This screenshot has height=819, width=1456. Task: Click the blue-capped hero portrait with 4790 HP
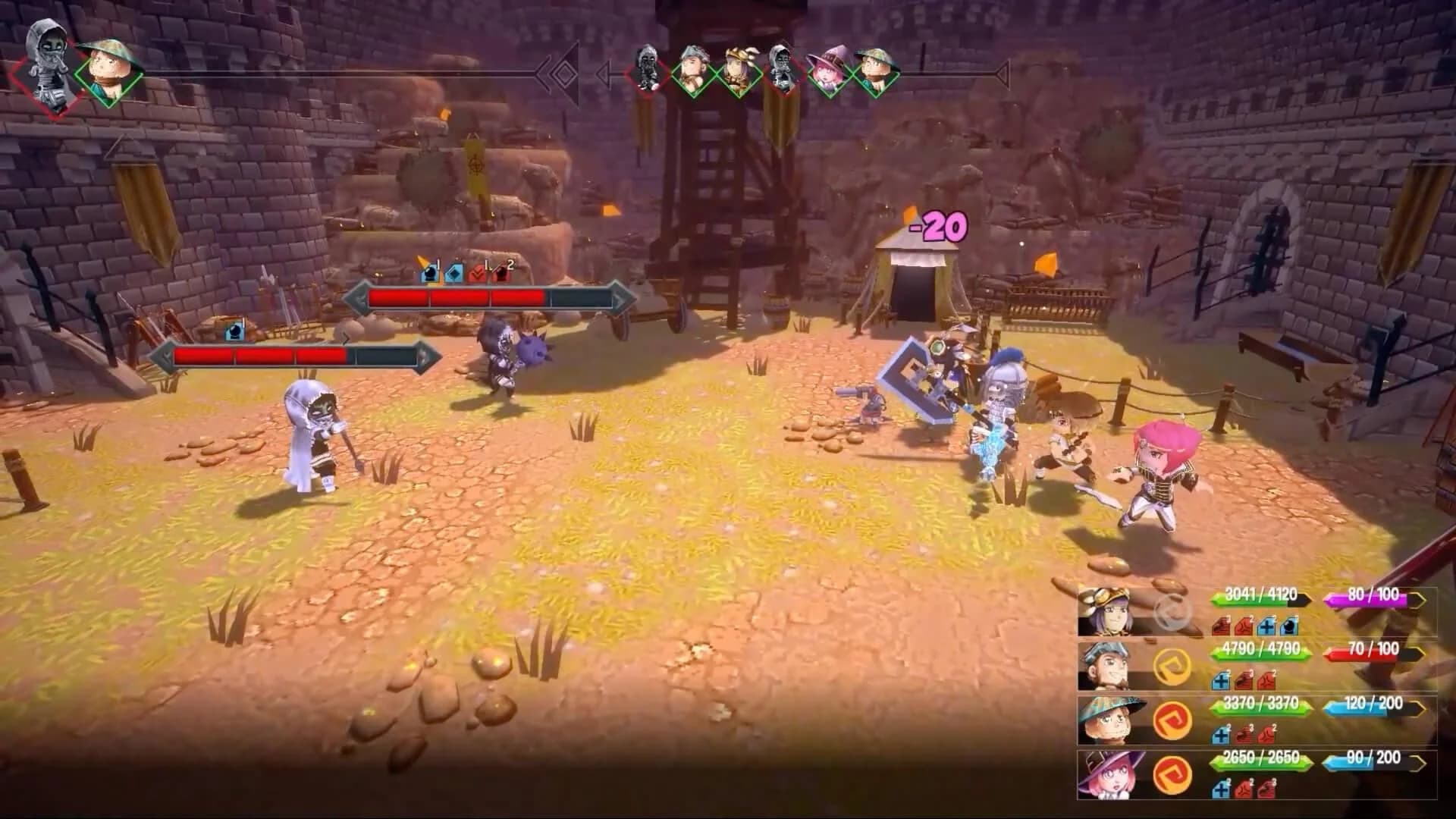click(1110, 665)
